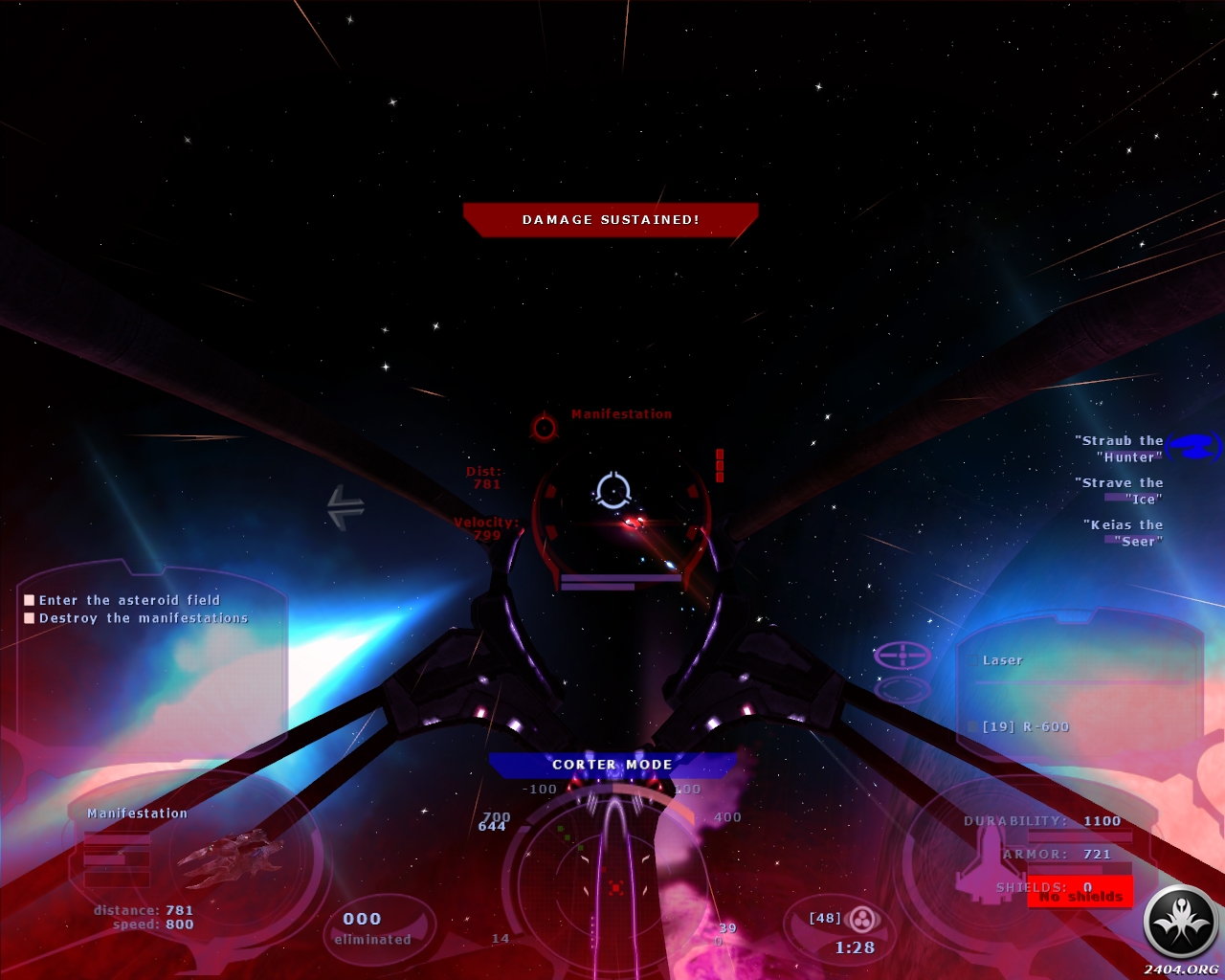The height and width of the screenshot is (980, 1225).
Task: Select the Laser weapon entry
Action: pos(1002,660)
